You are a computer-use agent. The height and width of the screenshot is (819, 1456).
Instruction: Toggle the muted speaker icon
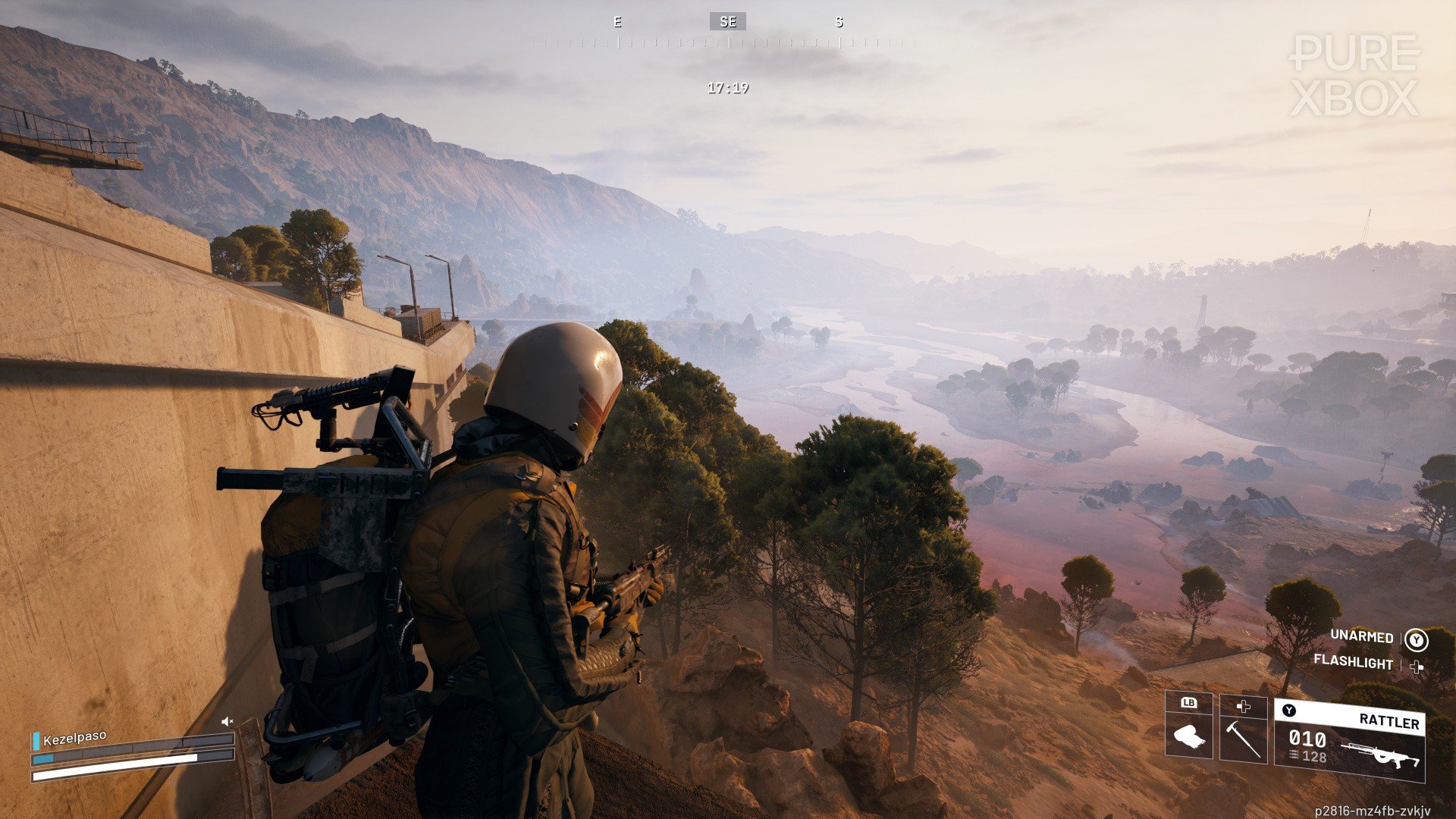pos(227,721)
